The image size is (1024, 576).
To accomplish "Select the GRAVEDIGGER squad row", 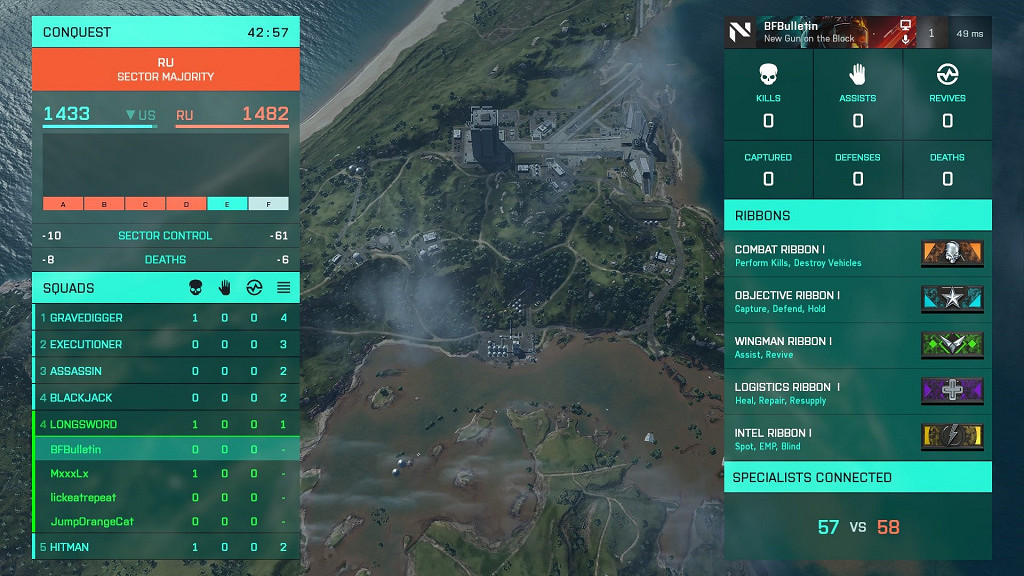I will (165, 318).
